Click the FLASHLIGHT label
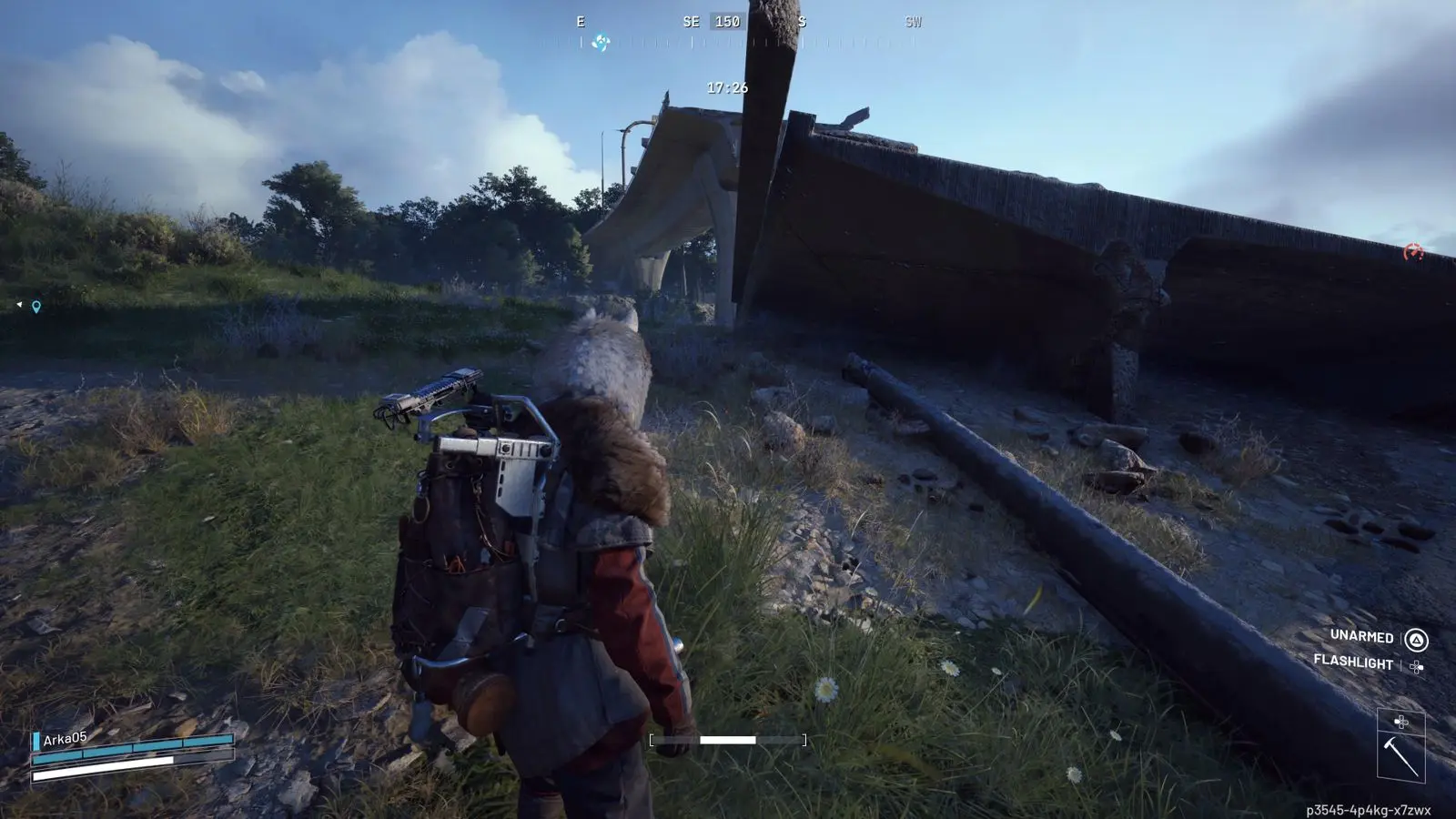This screenshot has height=819, width=1456. coord(1352,662)
